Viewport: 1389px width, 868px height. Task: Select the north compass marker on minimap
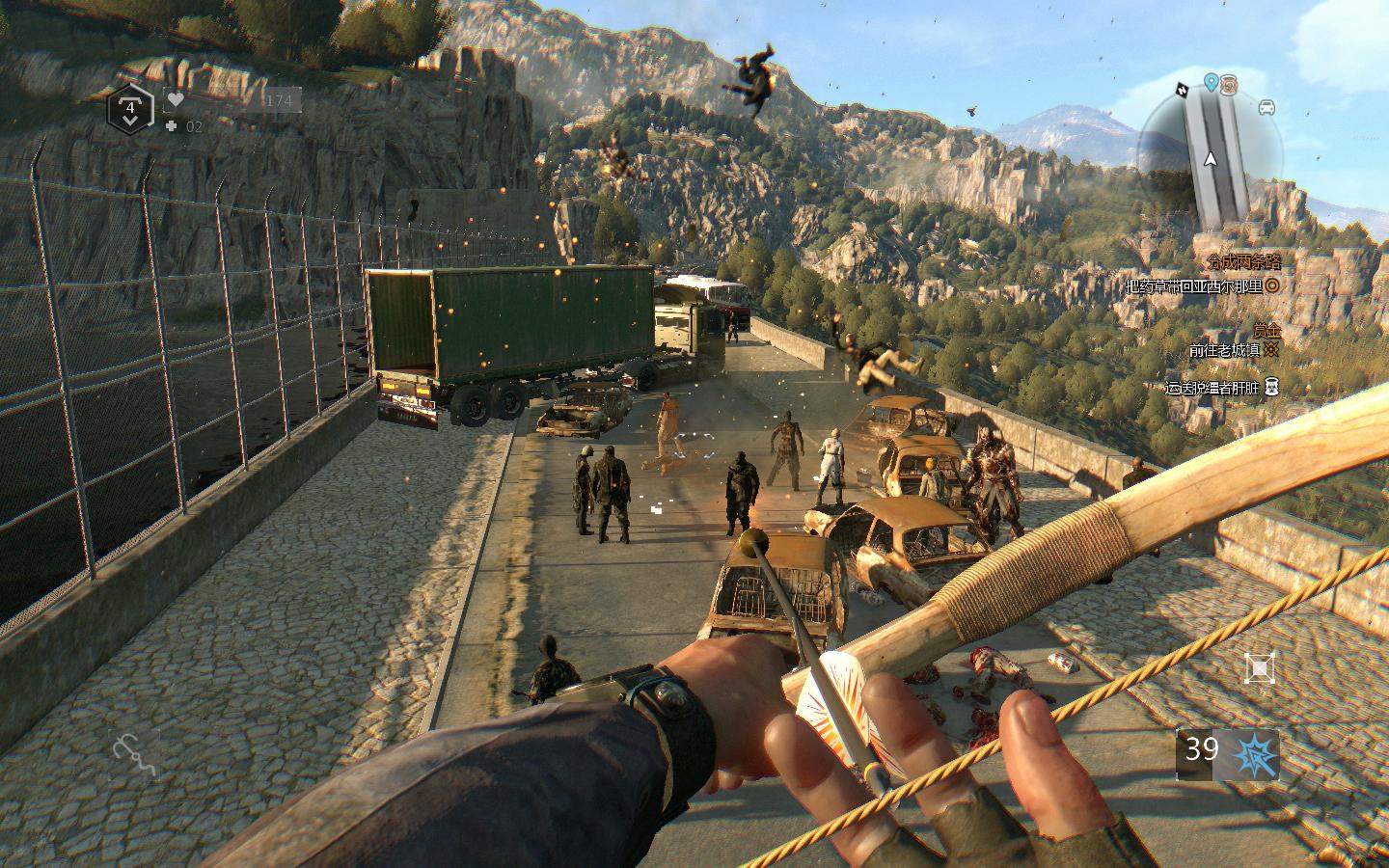[x=1183, y=90]
